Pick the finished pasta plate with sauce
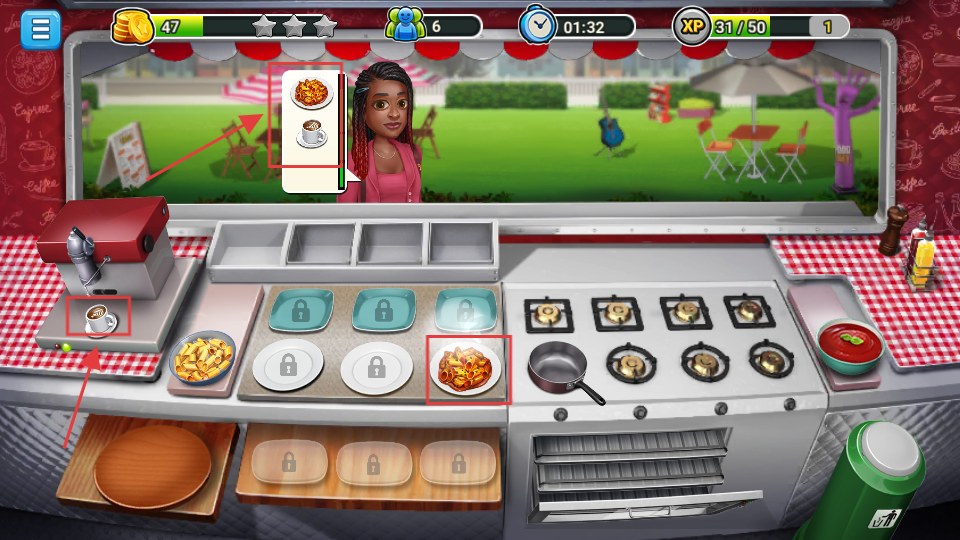960x540 pixels. pyautogui.click(x=465, y=367)
